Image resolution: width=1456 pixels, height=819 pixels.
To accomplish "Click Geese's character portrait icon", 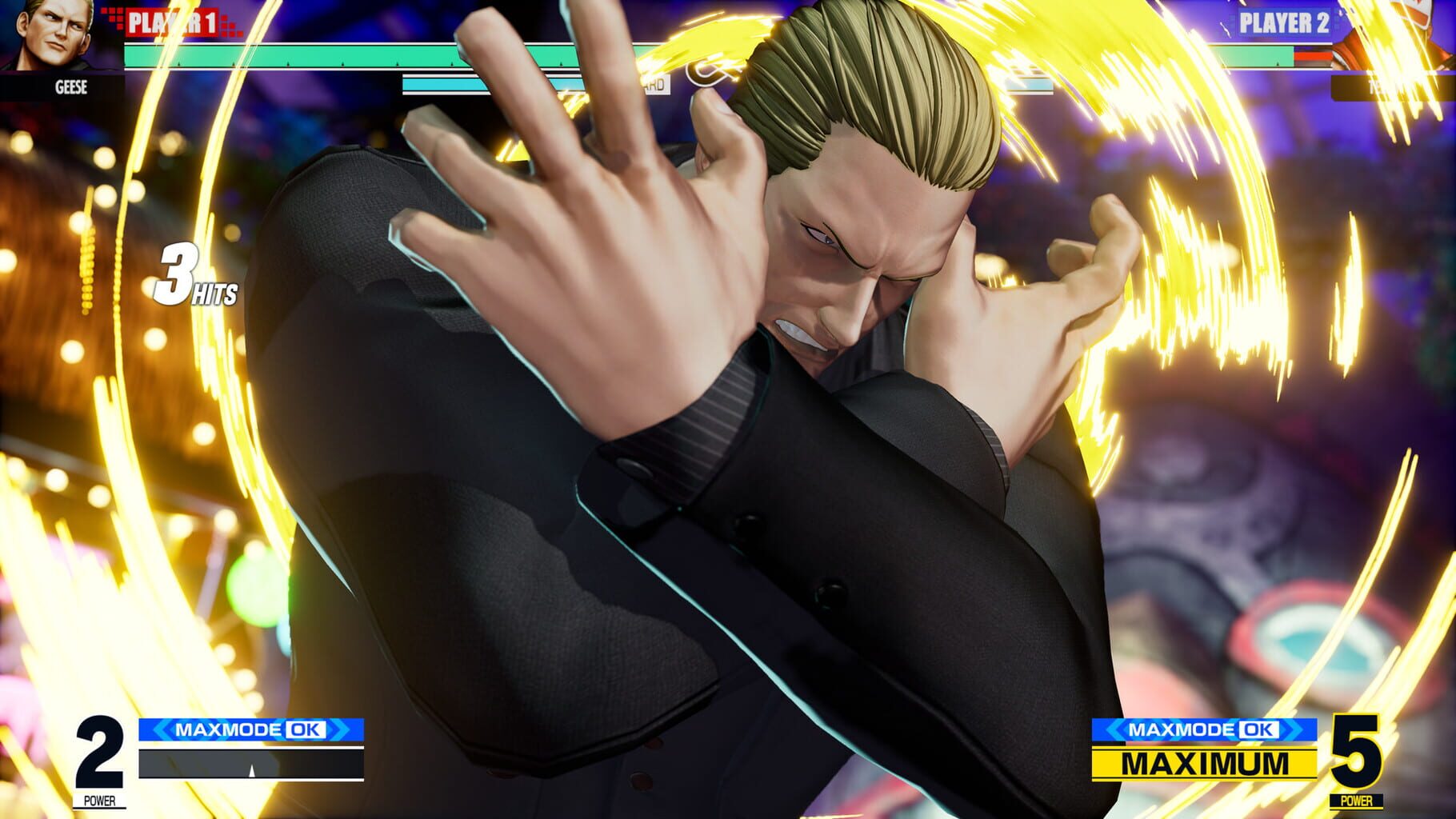I will 50,36.
